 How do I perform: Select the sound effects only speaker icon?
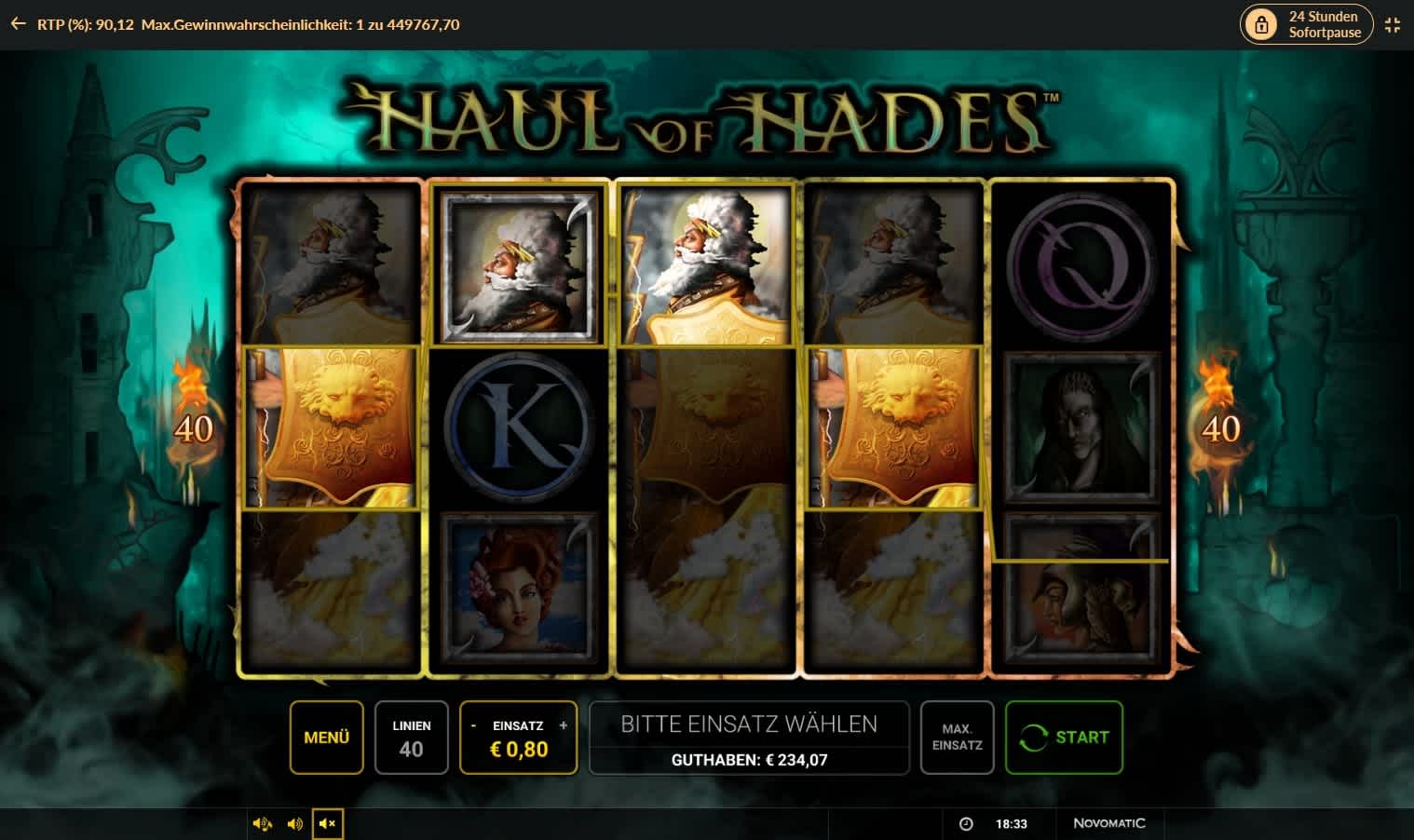[x=295, y=824]
